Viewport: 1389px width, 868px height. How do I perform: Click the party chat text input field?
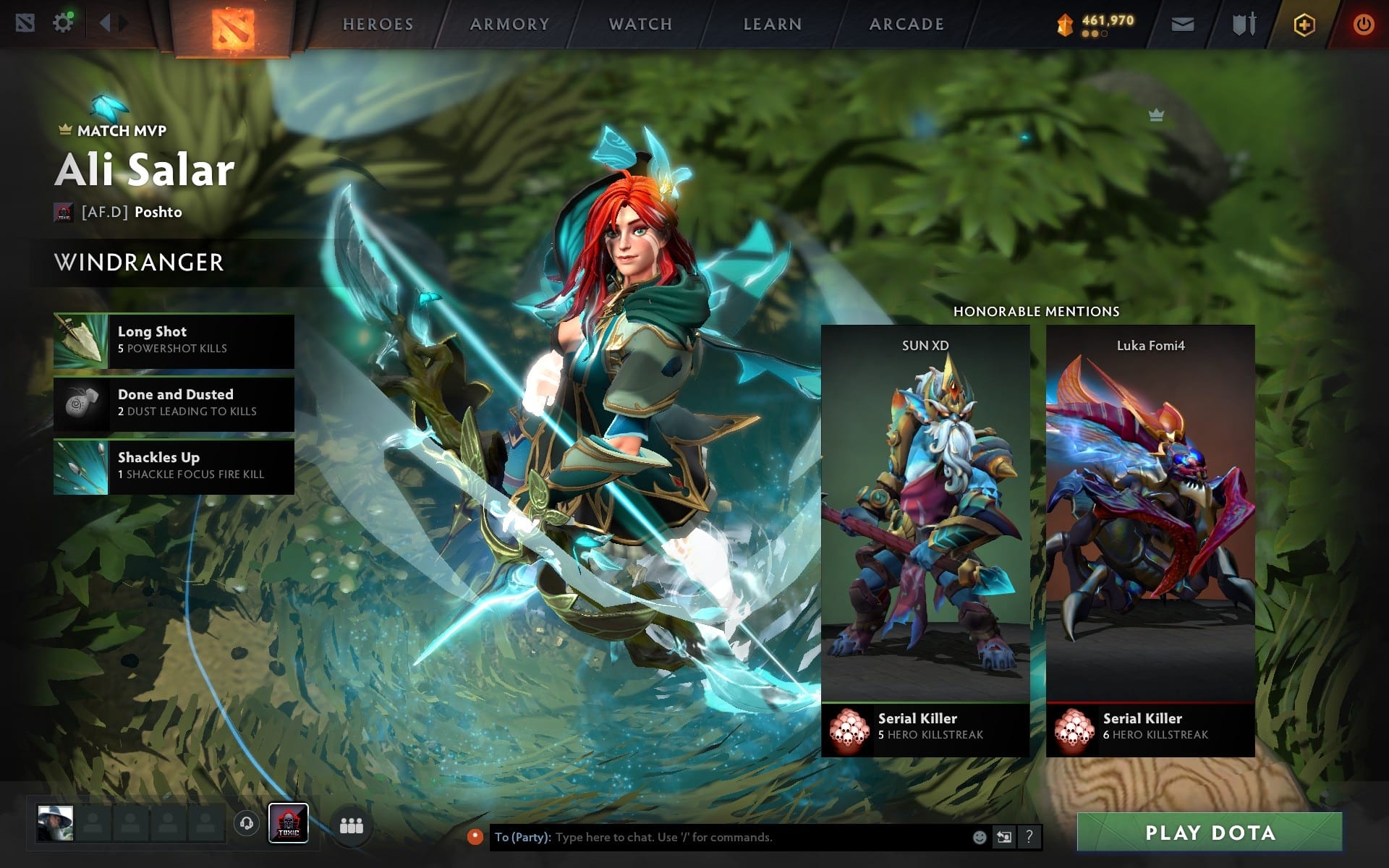coord(723,839)
